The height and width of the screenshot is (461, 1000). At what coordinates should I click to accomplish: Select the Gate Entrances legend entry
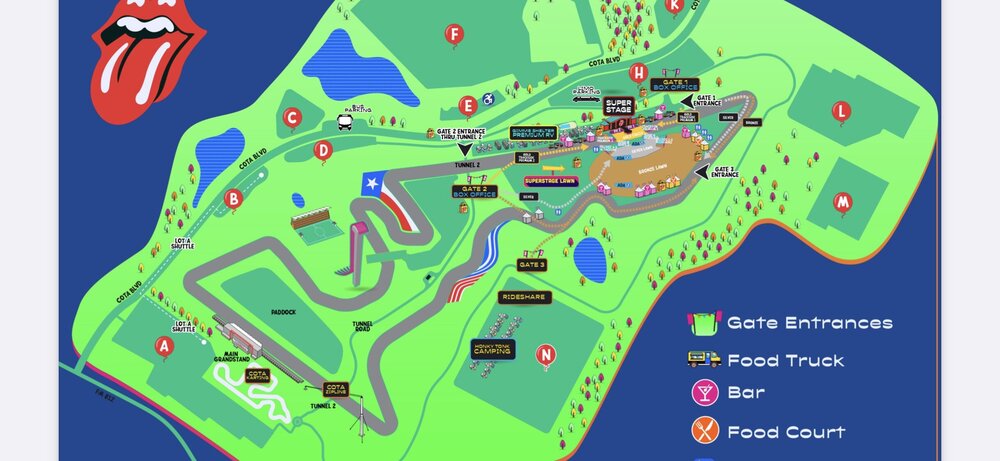pos(790,323)
